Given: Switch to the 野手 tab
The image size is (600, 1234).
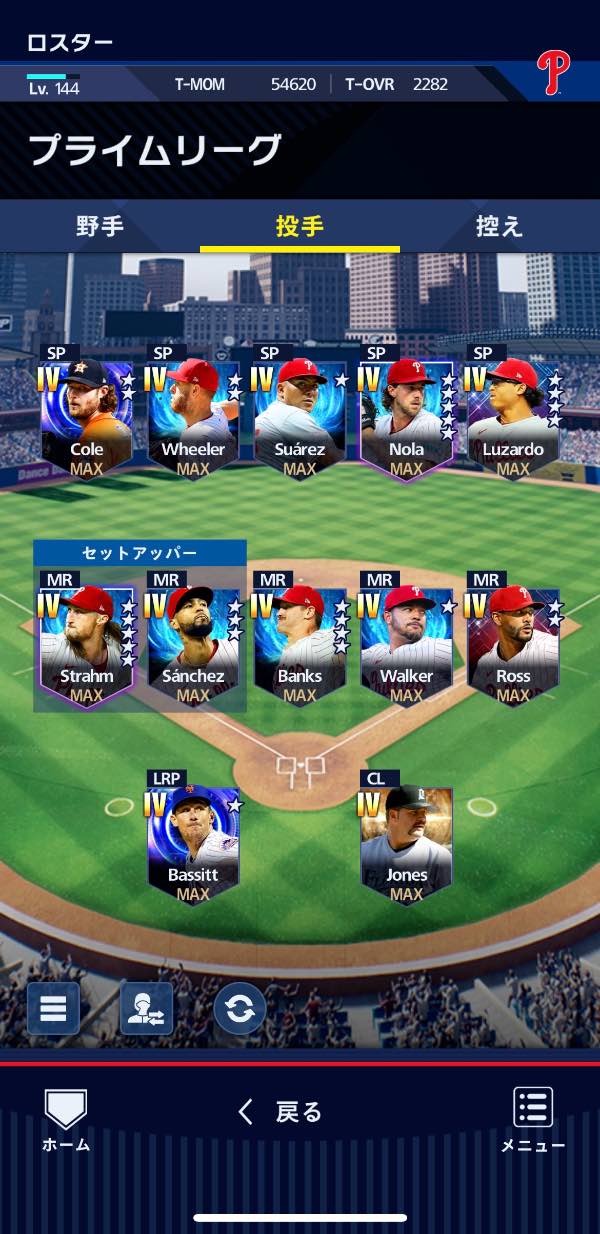Looking at the screenshot, I should point(100,226).
